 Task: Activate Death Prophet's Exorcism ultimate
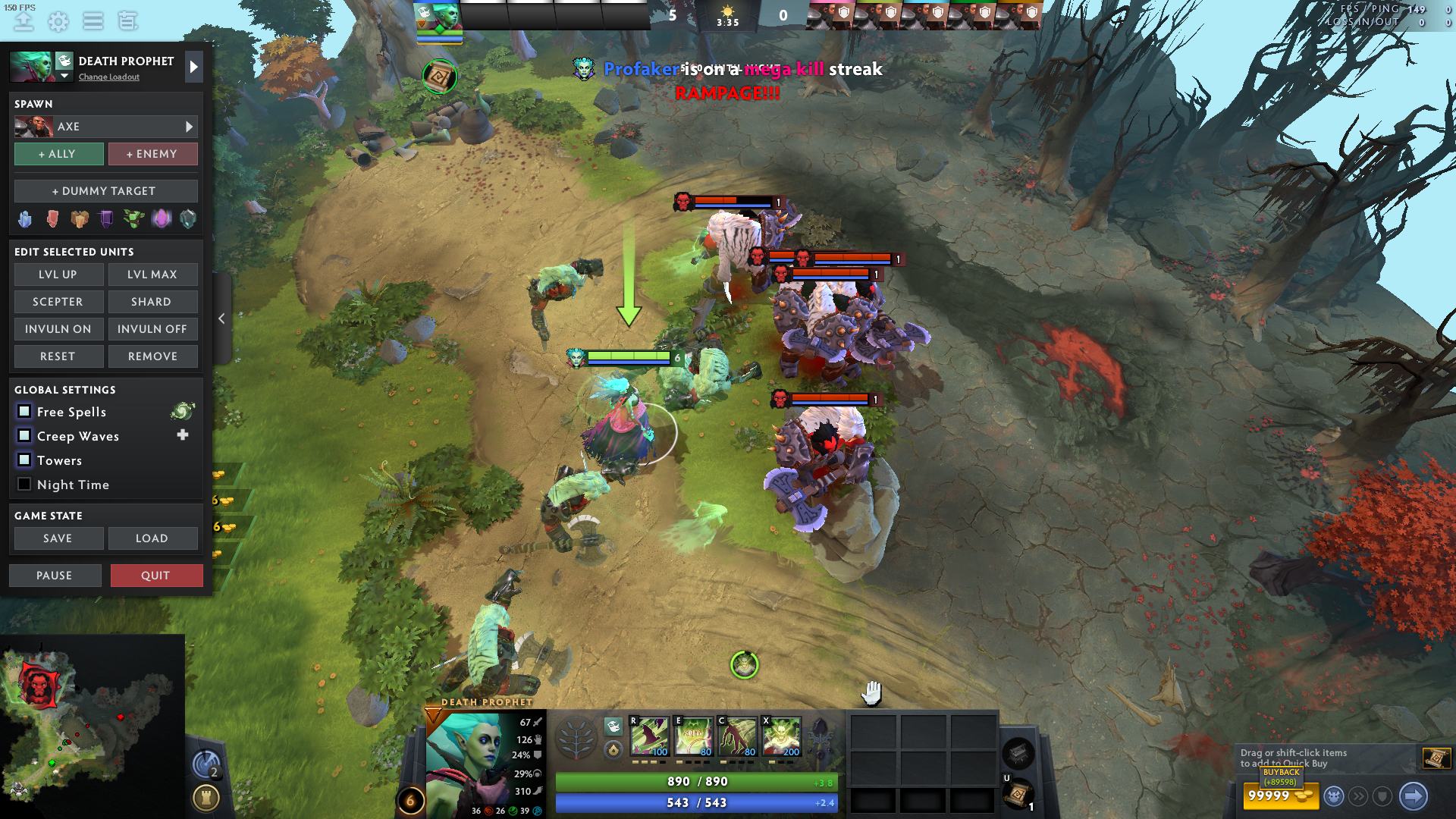[x=782, y=736]
